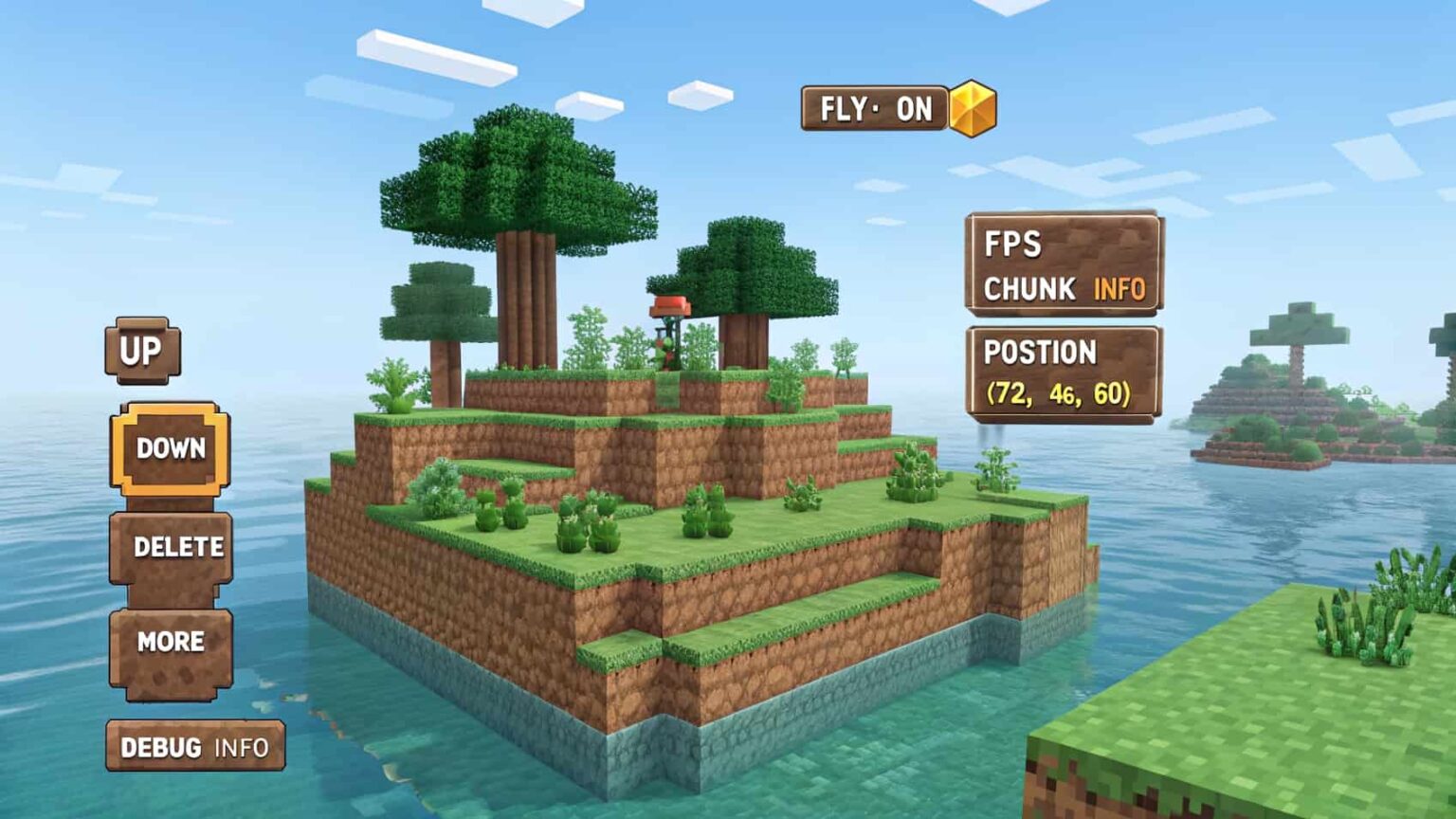1456x819 pixels.
Task: Toggle the DEBUG INFO overlay
Action: pyautogui.click(x=194, y=747)
